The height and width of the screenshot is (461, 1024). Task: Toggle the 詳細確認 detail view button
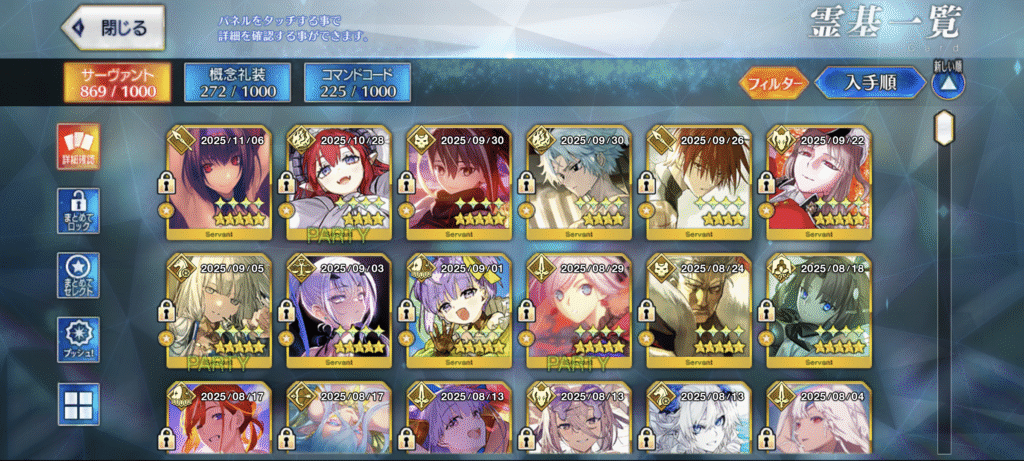(x=77, y=146)
